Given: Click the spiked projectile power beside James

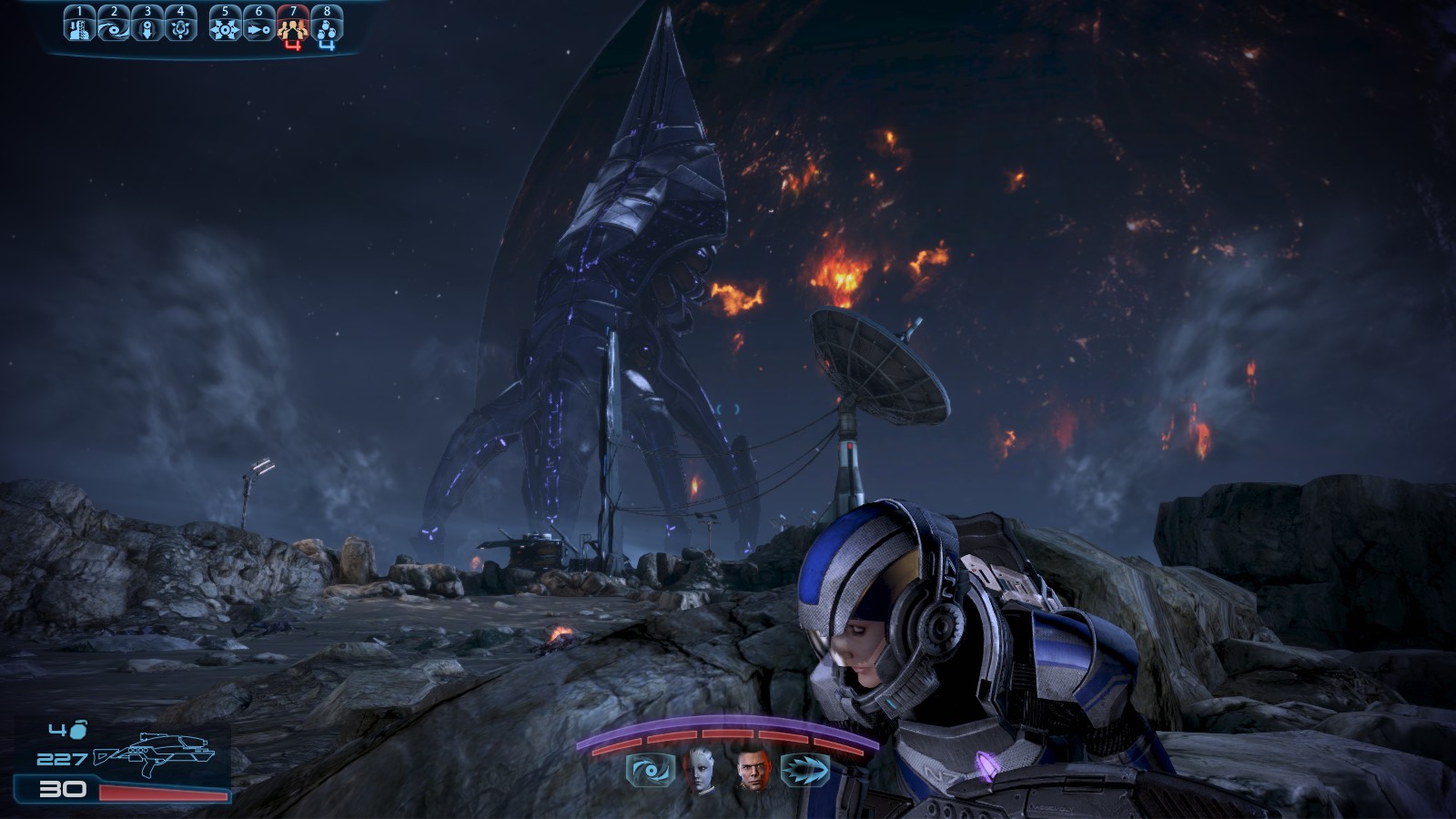Looking at the screenshot, I should tap(805, 771).
